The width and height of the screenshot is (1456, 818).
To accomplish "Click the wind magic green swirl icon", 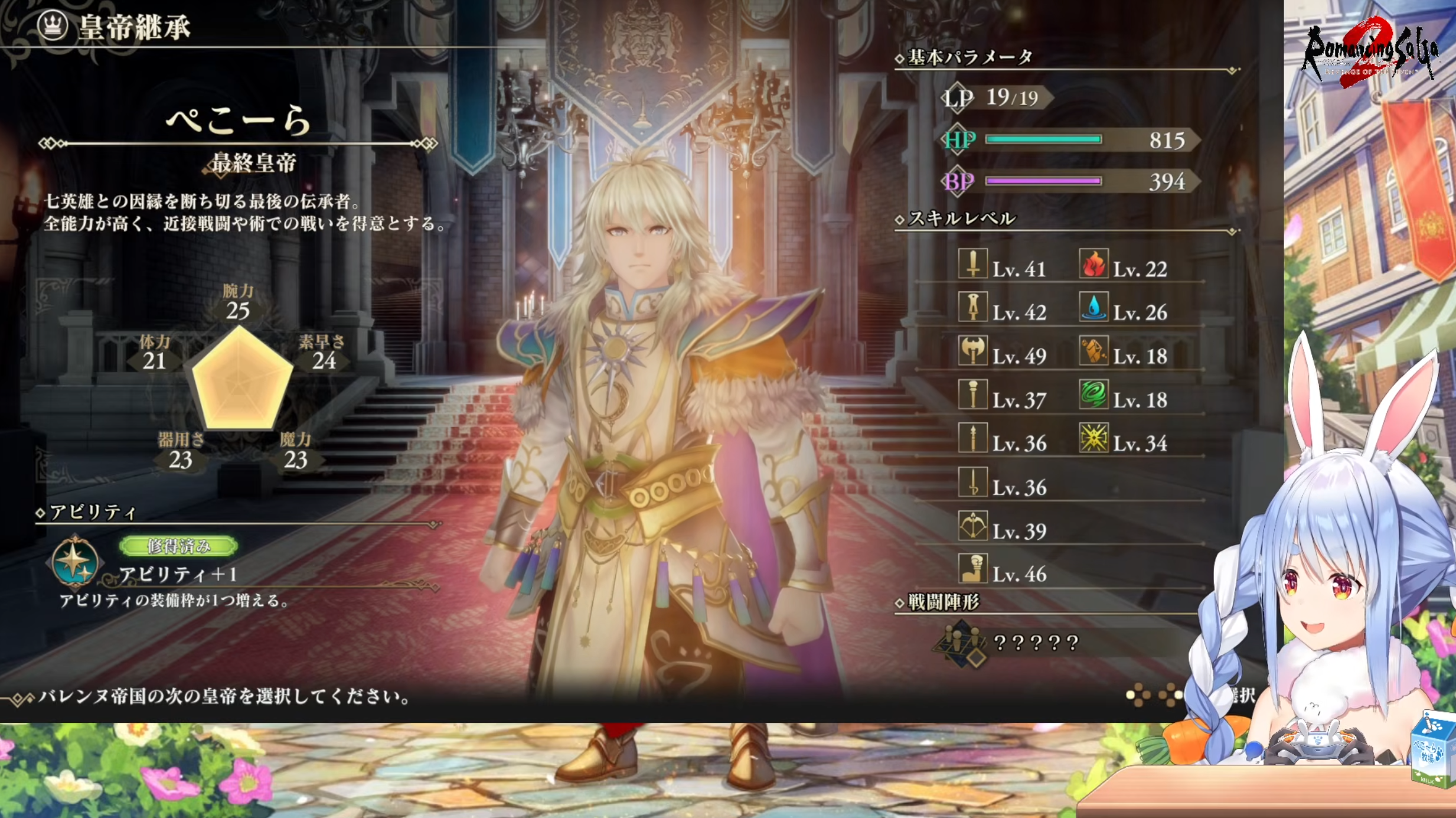I will tap(1093, 395).
